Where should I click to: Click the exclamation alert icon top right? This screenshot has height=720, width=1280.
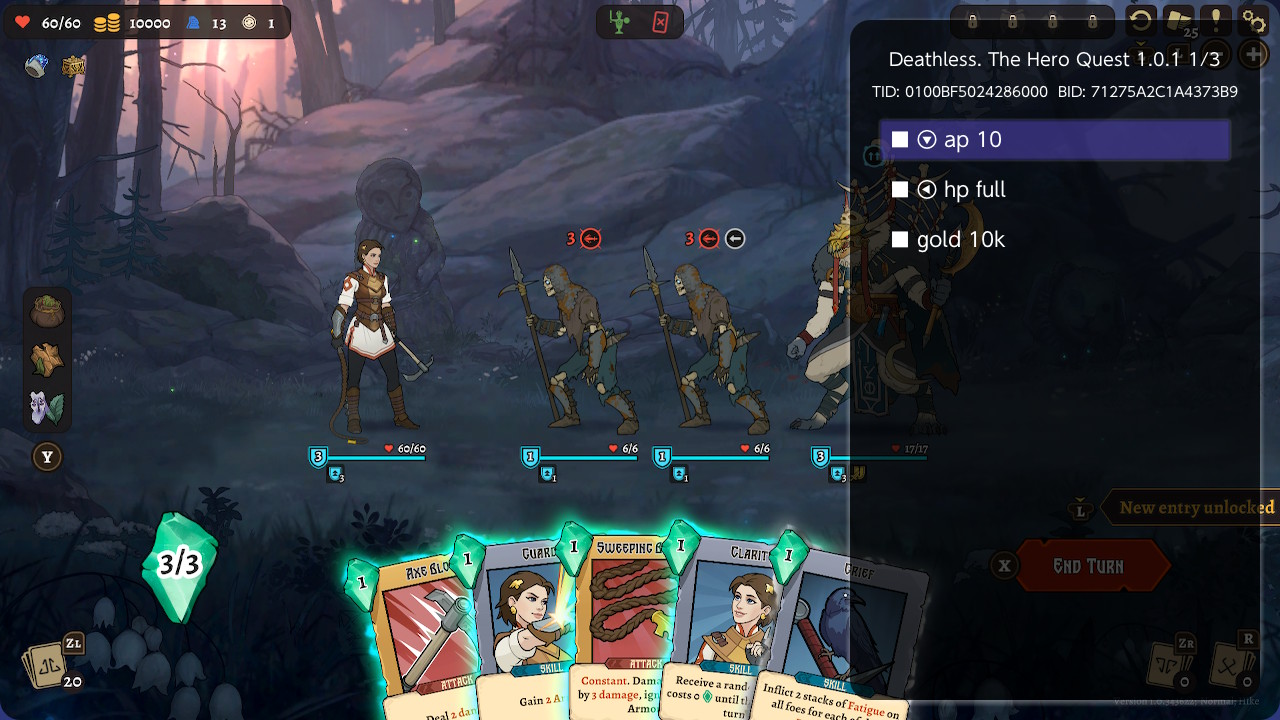tap(1215, 21)
